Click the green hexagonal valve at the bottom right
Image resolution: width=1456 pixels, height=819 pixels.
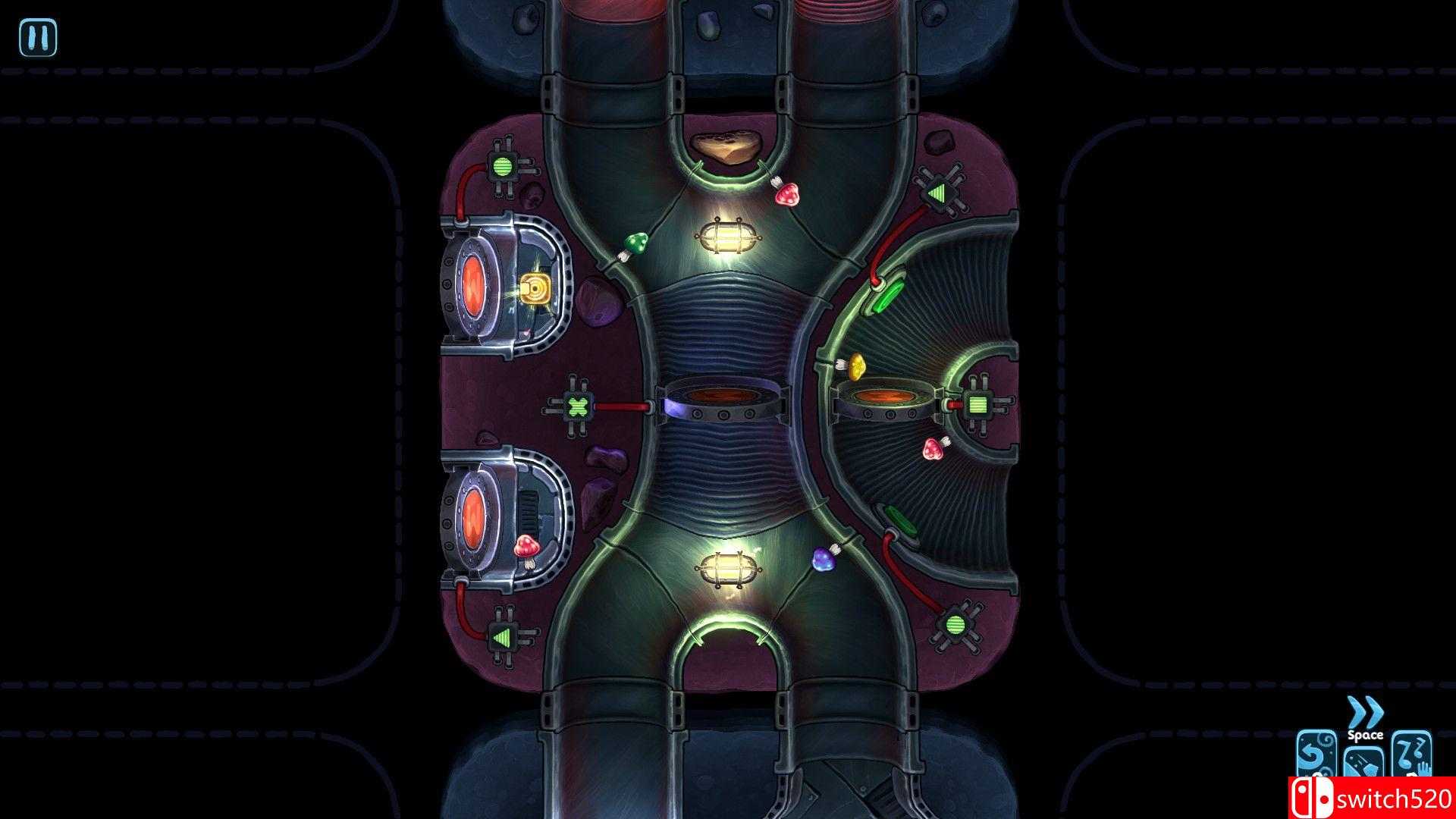pos(955,623)
